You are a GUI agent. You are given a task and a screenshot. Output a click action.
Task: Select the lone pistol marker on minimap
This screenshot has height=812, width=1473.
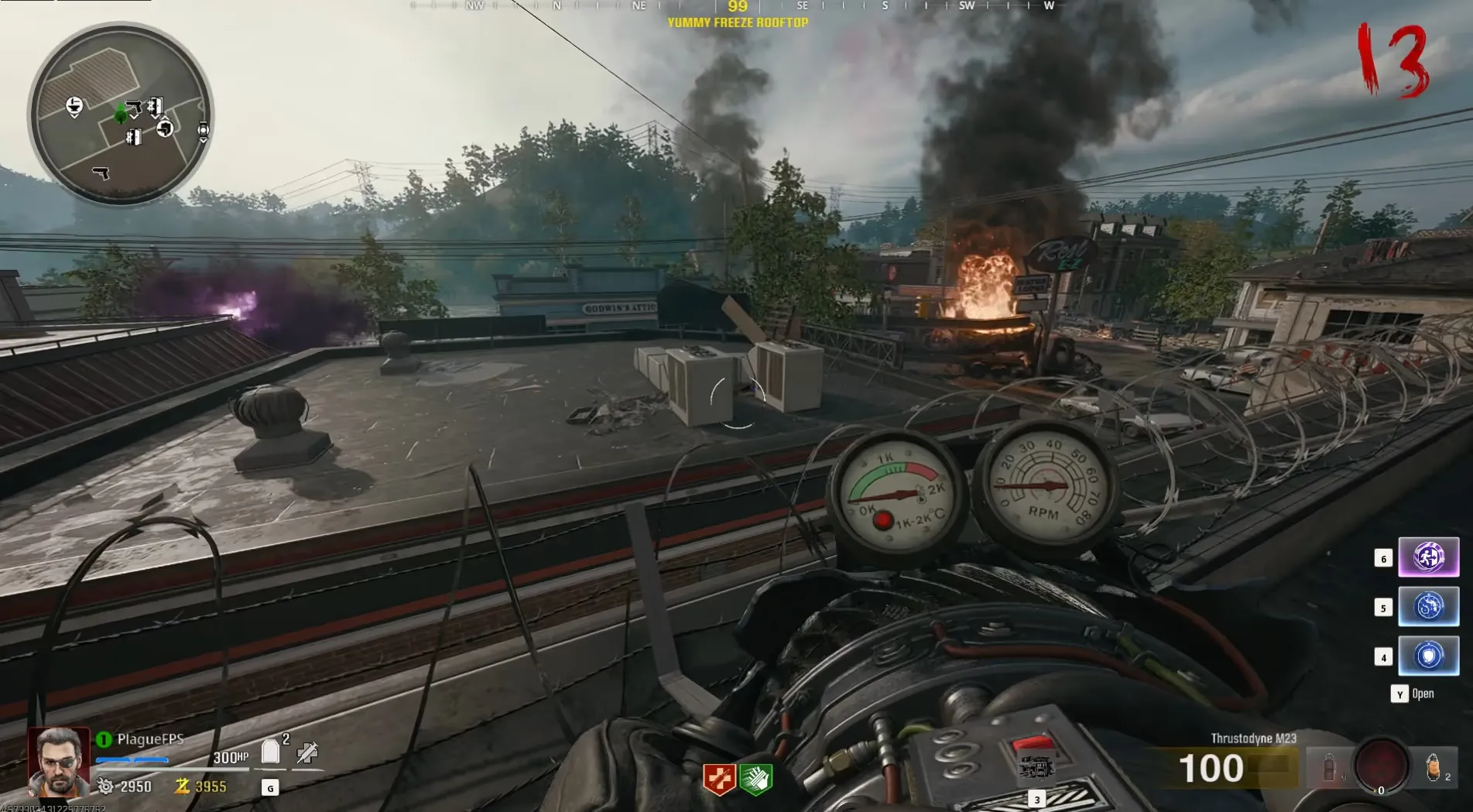(x=101, y=173)
